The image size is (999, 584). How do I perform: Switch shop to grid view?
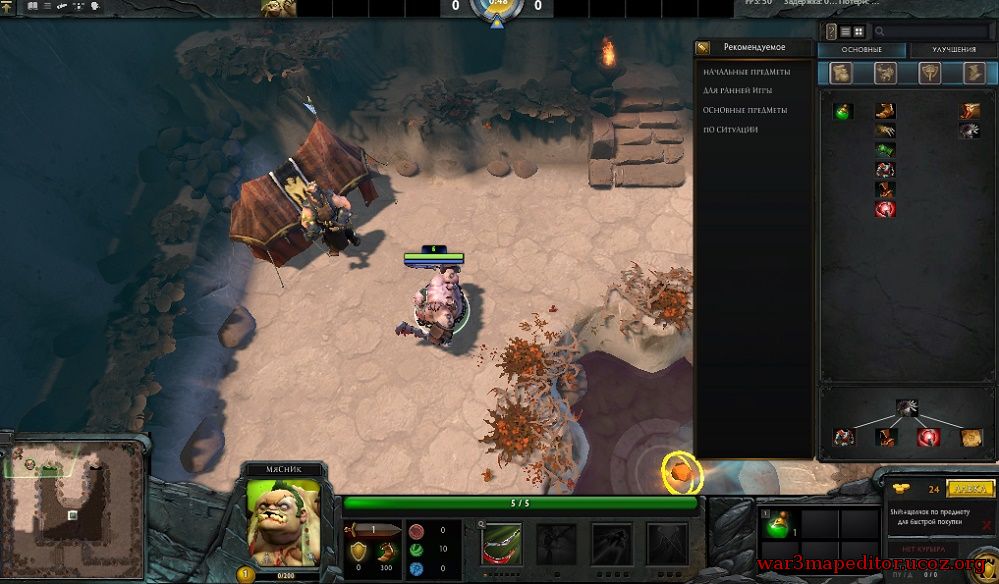pos(859,32)
